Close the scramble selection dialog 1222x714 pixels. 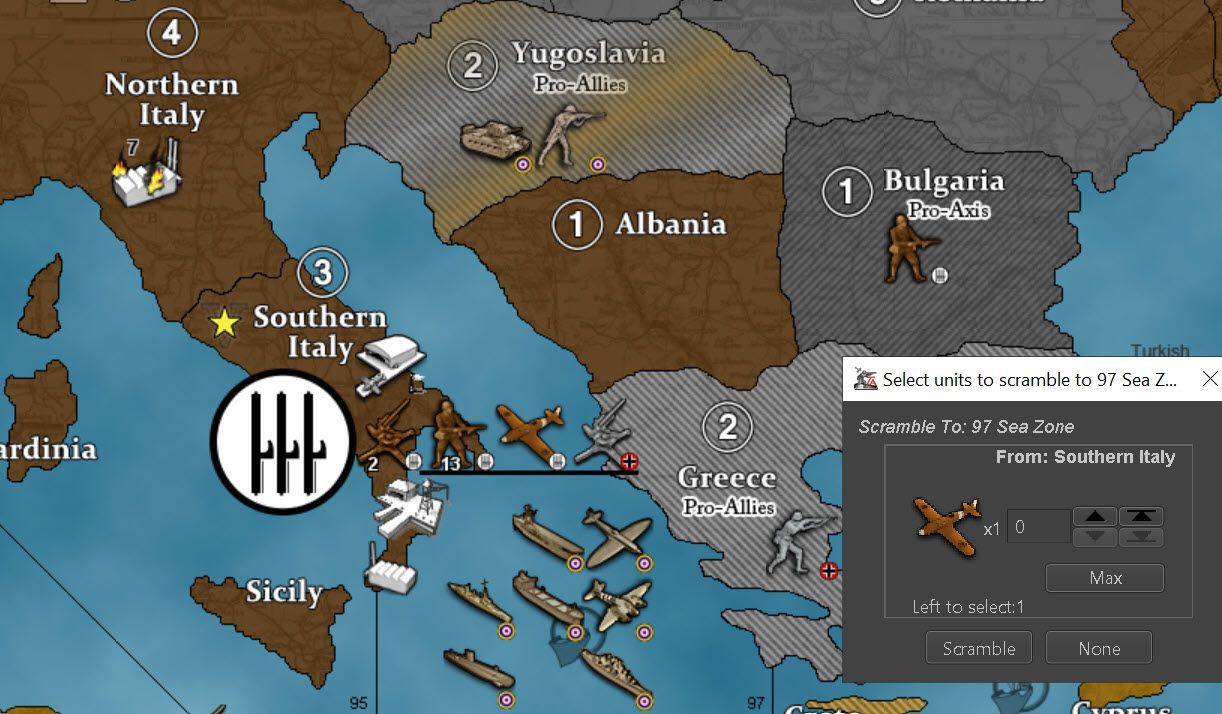(1209, 380)
